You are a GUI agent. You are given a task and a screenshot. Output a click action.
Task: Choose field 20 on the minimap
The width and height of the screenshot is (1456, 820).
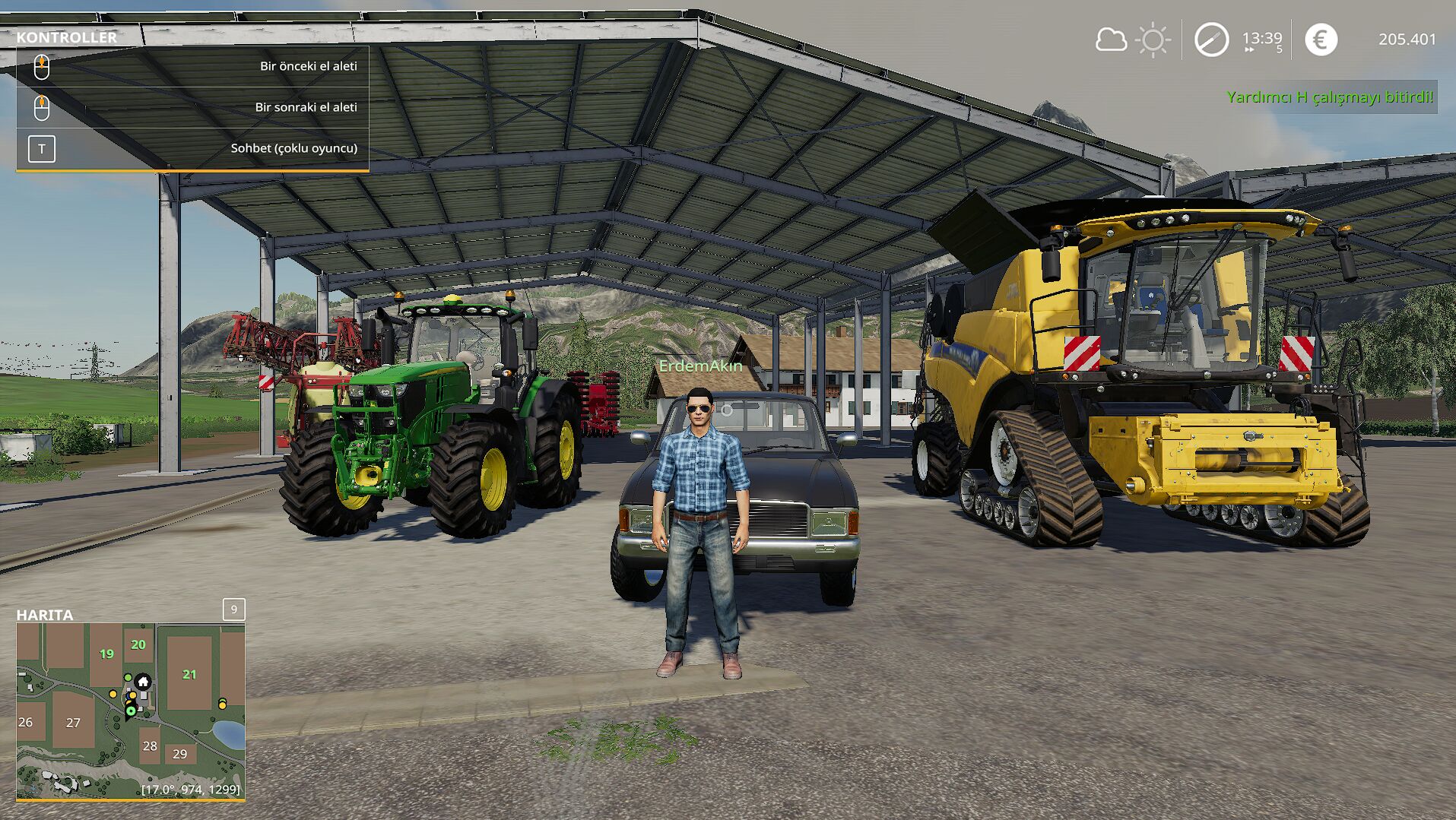[138, 644]
